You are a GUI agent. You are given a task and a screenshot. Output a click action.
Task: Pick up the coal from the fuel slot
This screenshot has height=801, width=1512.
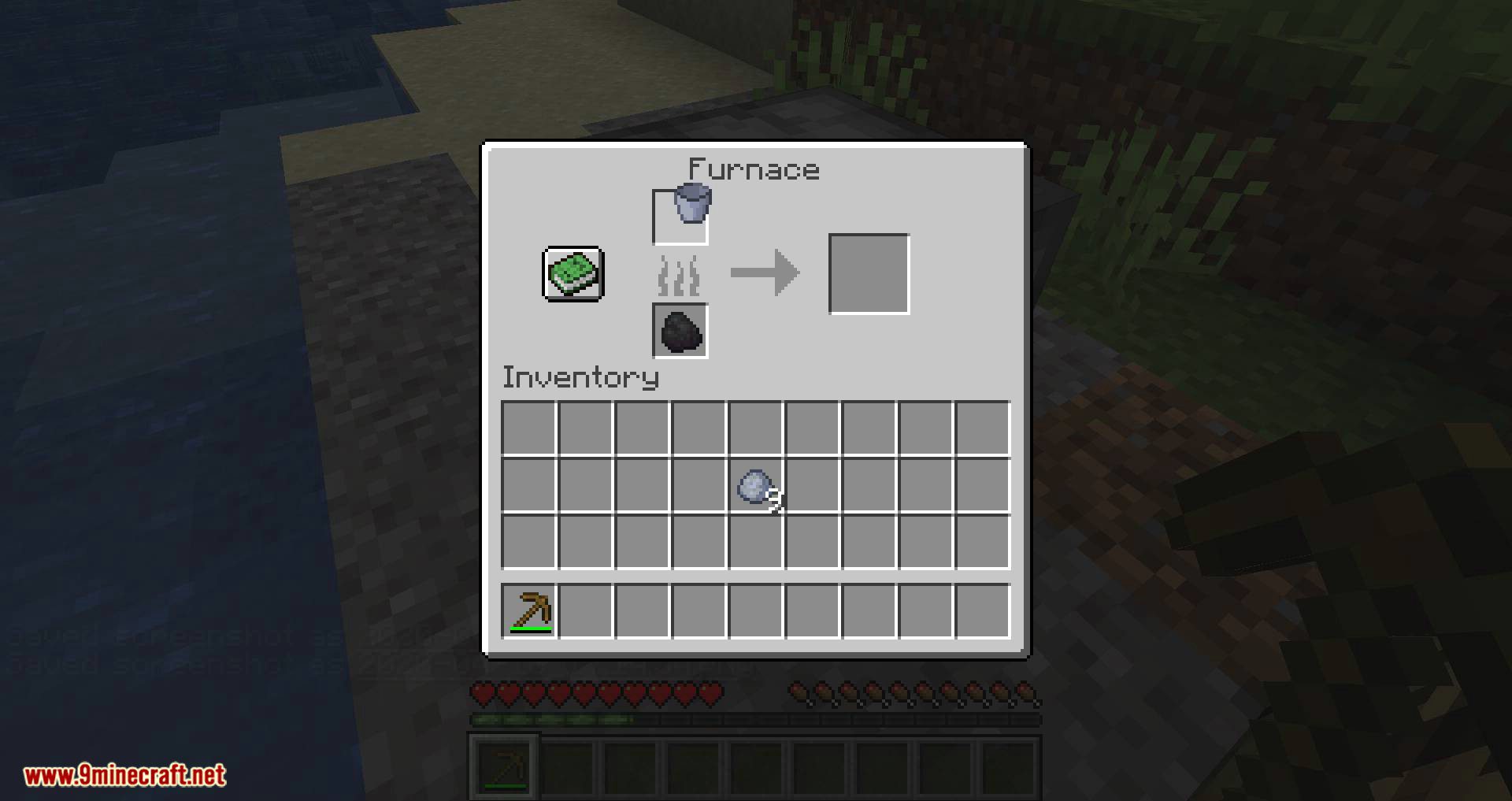[x=679, y=331]
